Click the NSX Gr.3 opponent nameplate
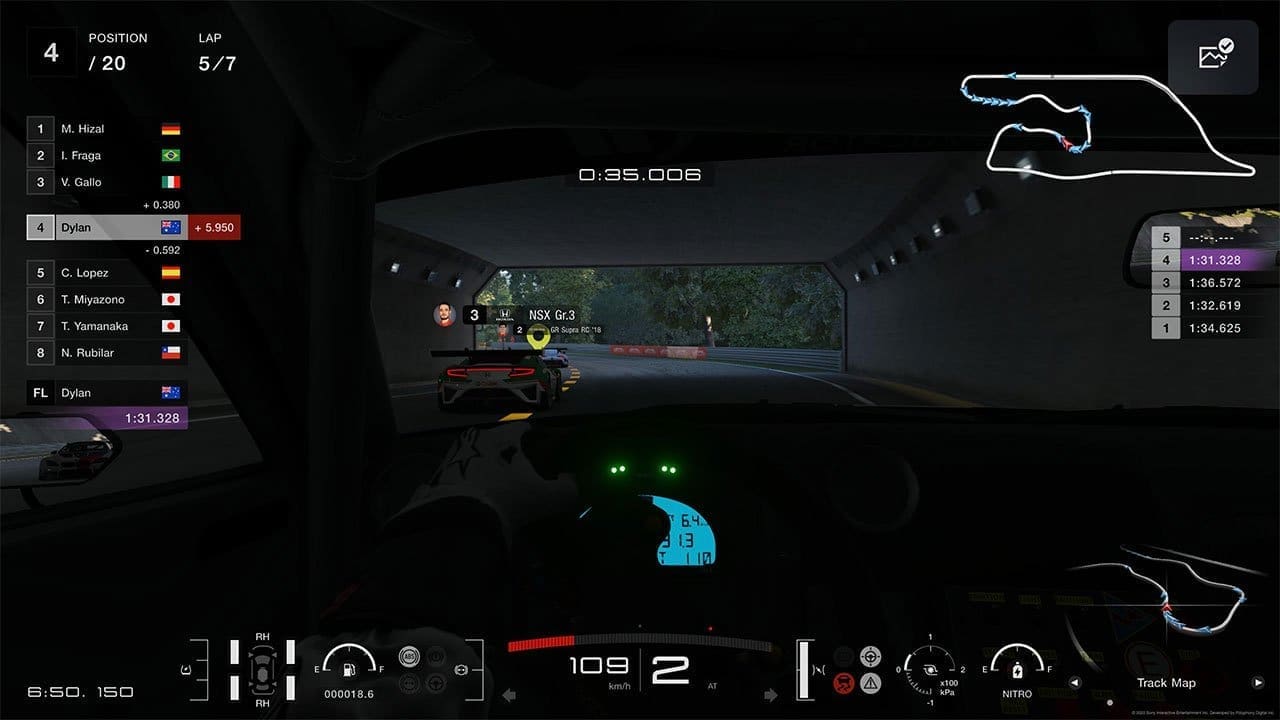The image size is (1280, 720). pyautogui.click(x=554, y=315)
